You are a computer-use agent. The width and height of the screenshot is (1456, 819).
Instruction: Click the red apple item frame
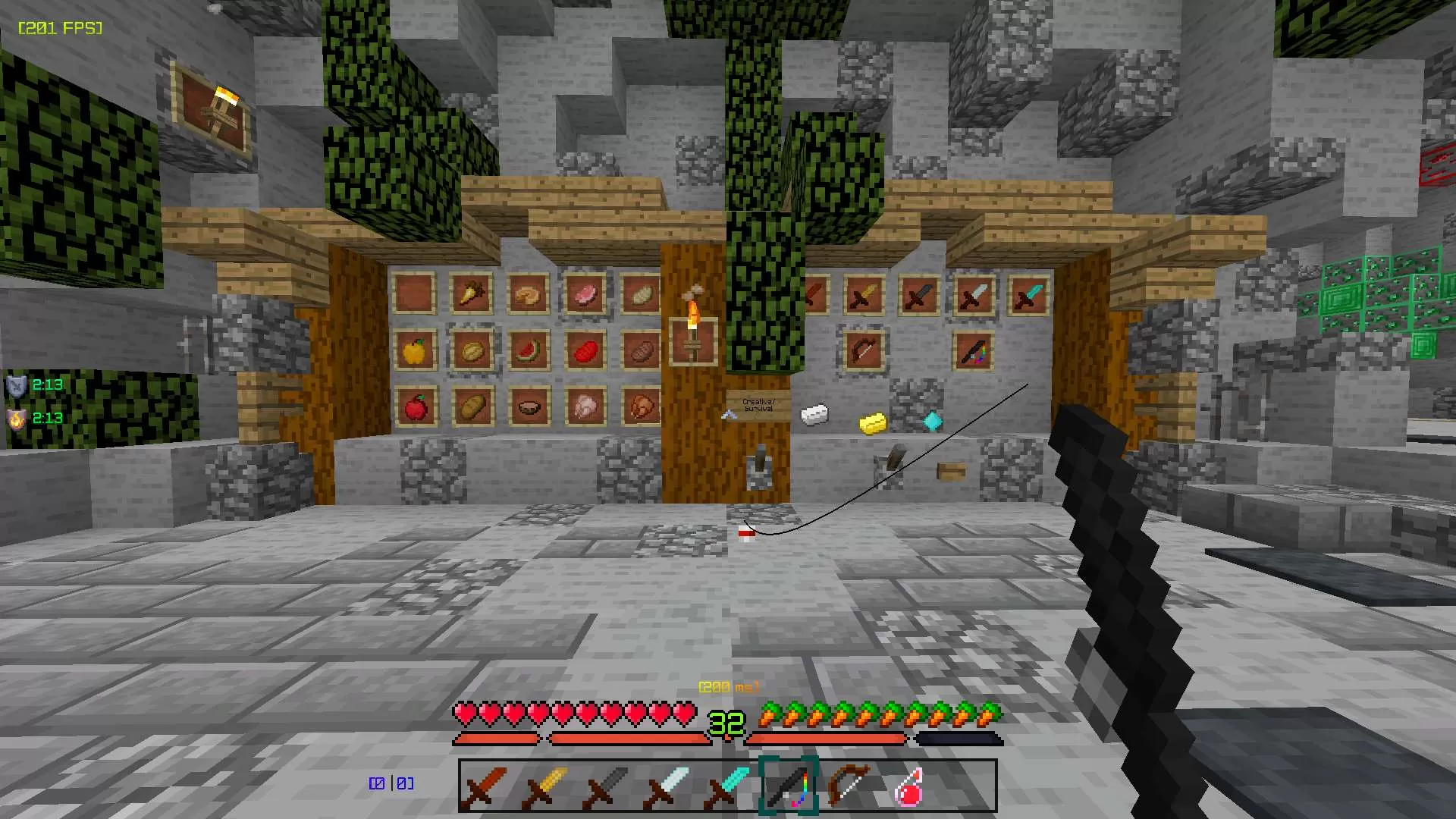click(416, 407)
